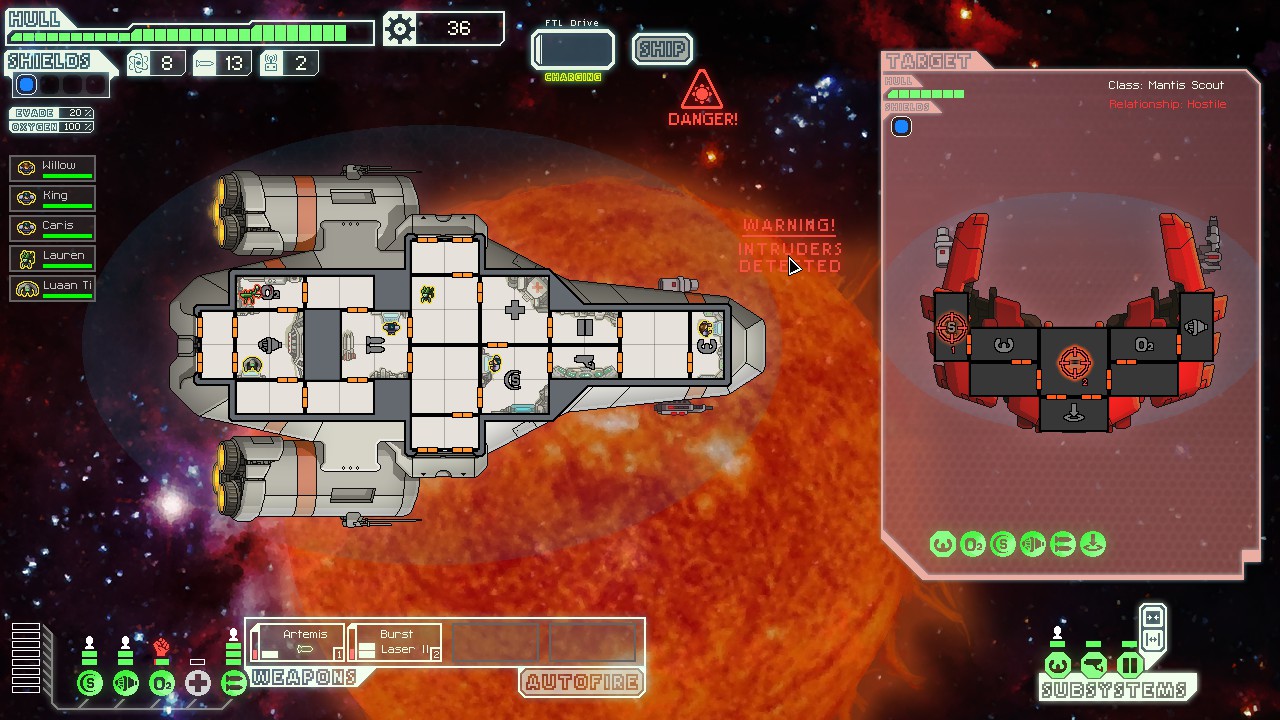This screenshot has height=720, width=1280.
Task: Open all doors with the outward-arrows button
Action: click(1152, 640)
